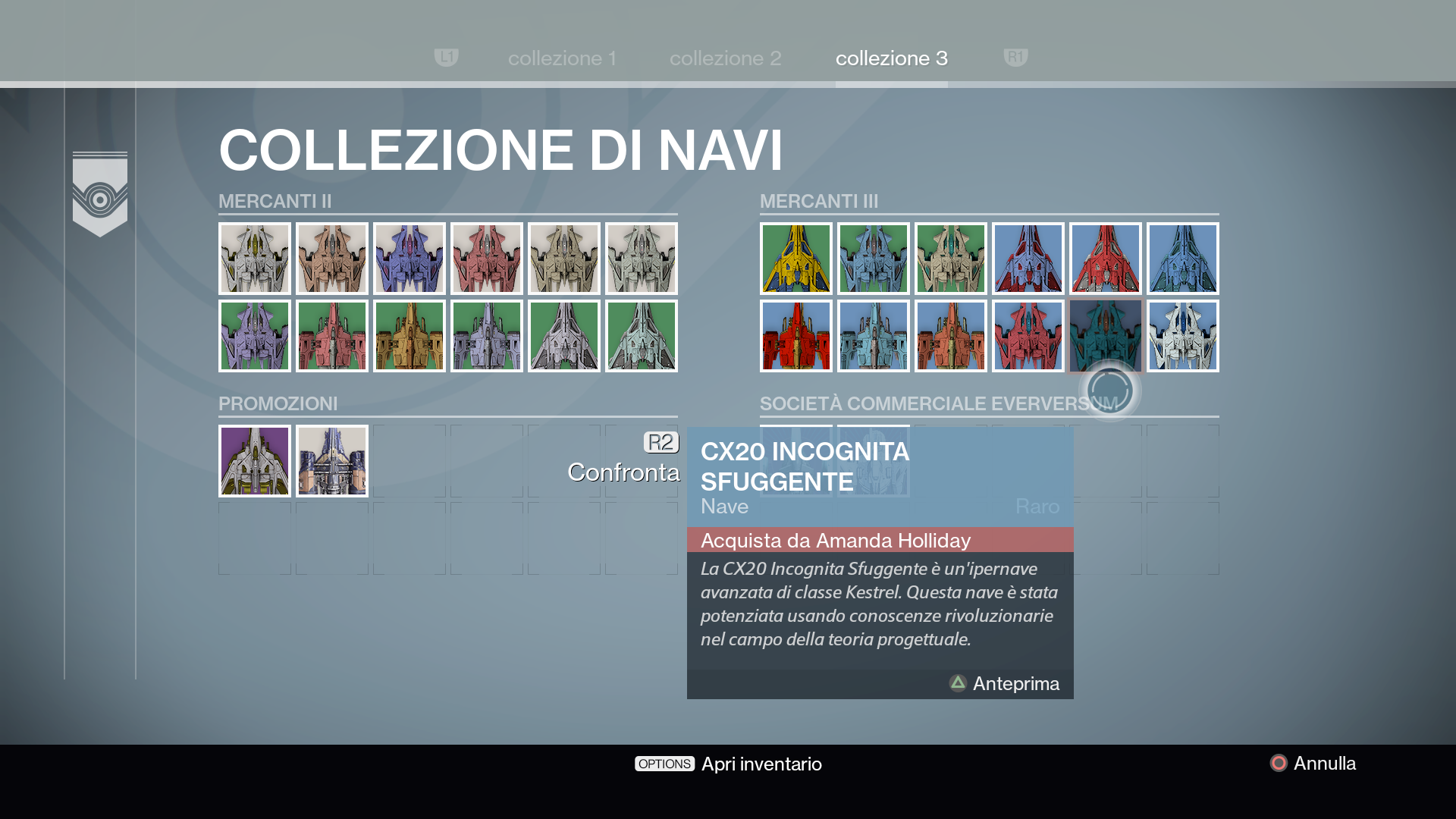Viewport: 1456px width, 819px height.
Task: Choose the blue ship on green in Mercanti III
Action: tap(874, 259)
